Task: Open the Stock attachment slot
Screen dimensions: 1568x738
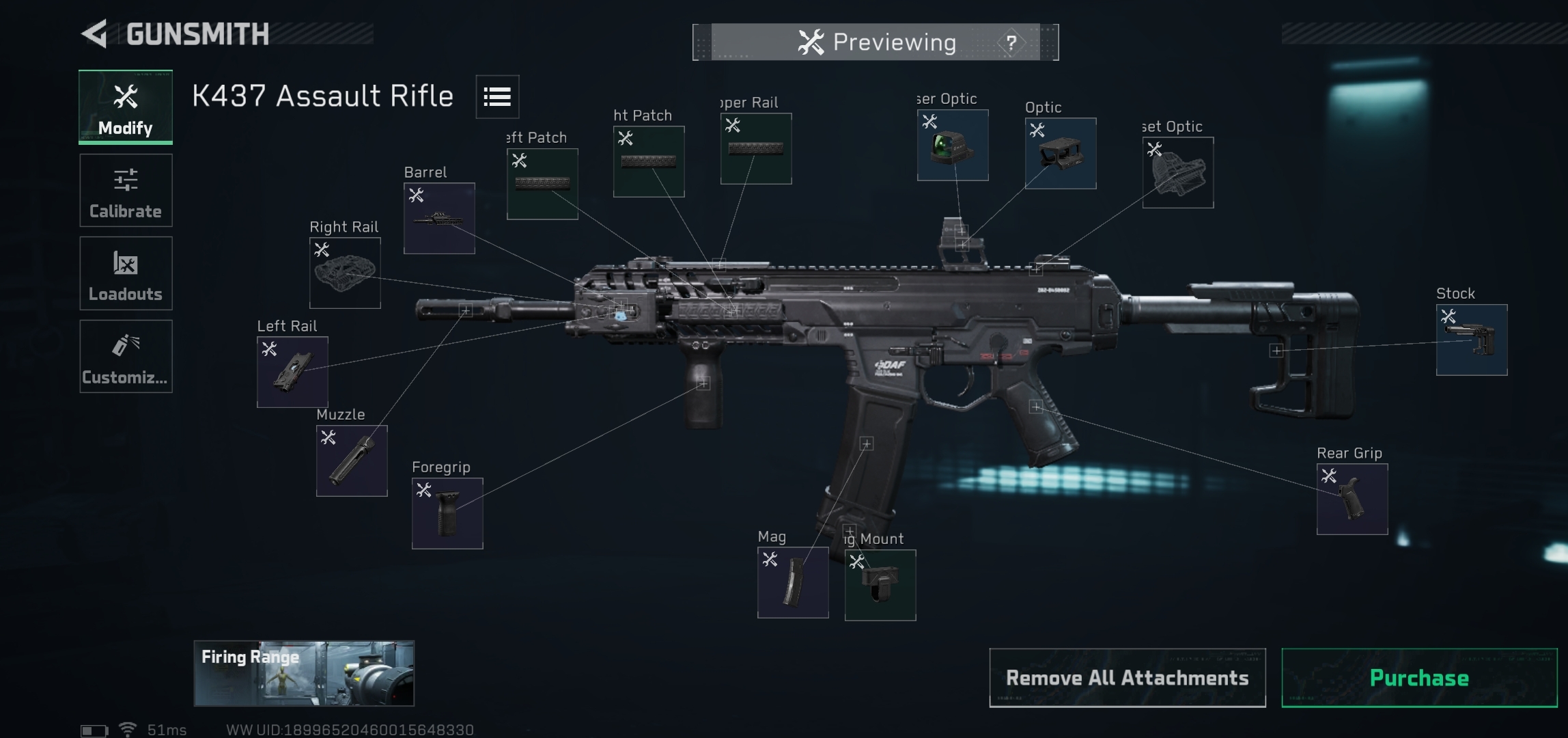Action: [x=1471, y=340]
